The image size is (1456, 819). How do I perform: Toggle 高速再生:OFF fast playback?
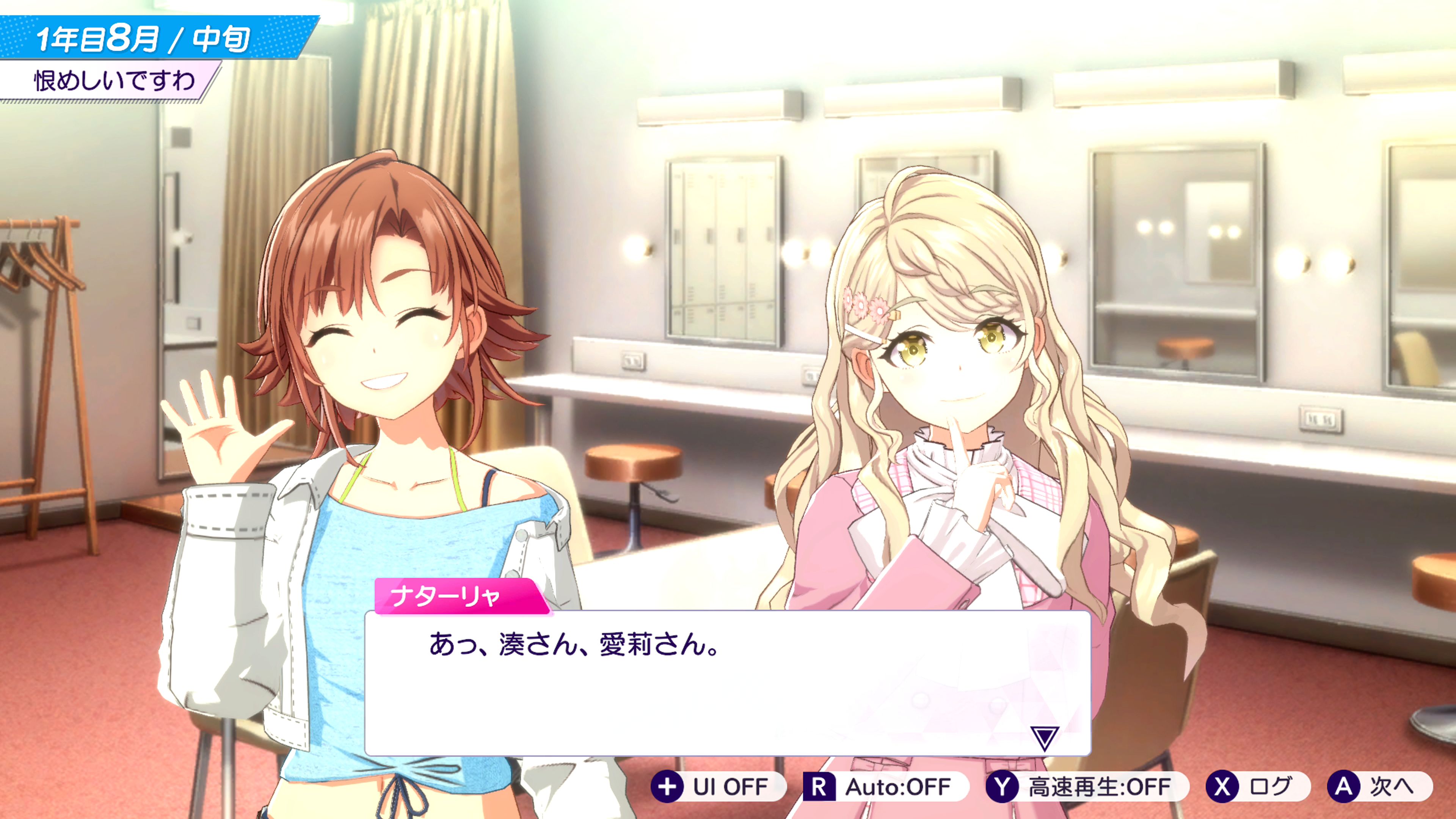point(1086,786)
